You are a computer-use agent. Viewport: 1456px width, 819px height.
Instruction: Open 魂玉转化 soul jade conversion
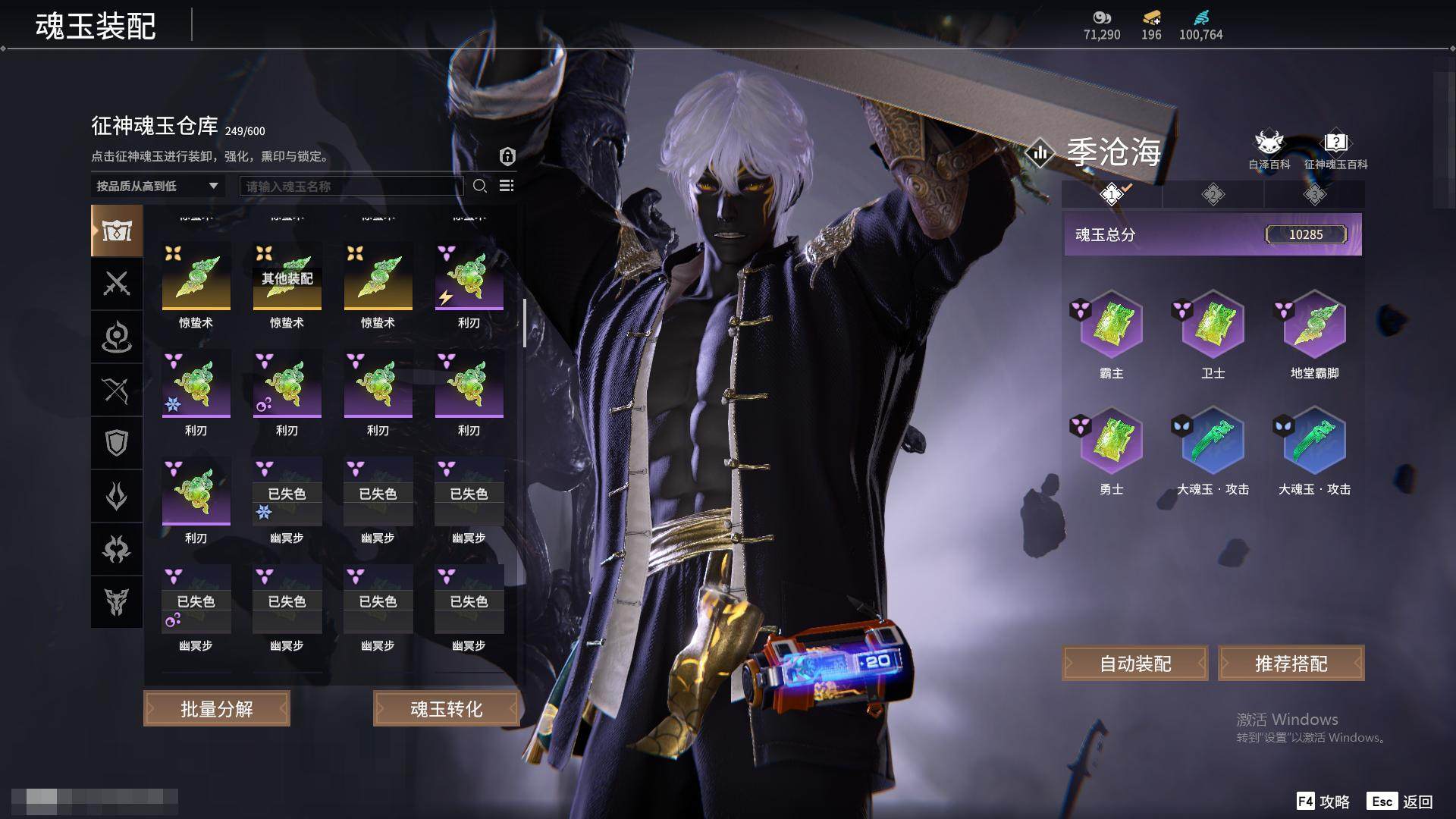tap(446, 708)
